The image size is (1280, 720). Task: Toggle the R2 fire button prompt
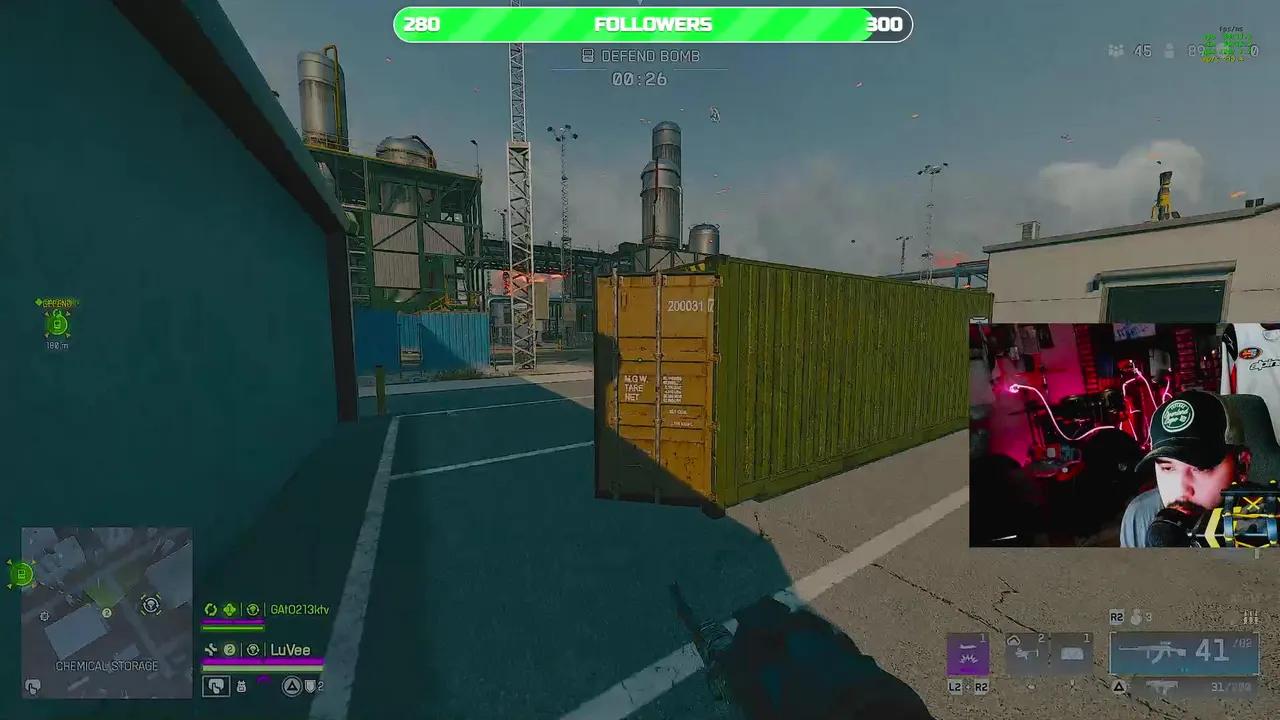(x=1117, y=617)
